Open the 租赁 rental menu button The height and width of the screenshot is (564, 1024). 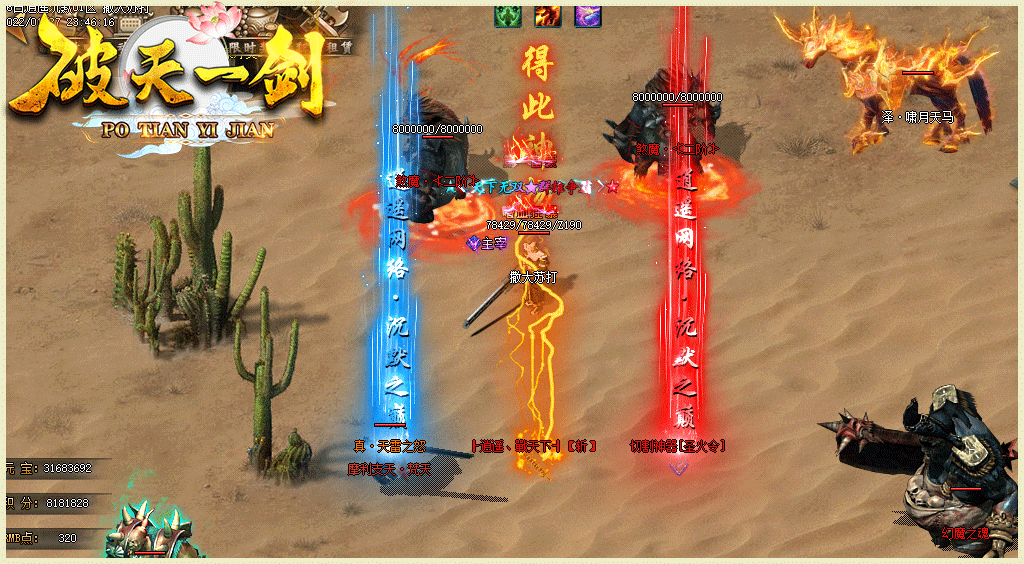click(x=339, y=46)
